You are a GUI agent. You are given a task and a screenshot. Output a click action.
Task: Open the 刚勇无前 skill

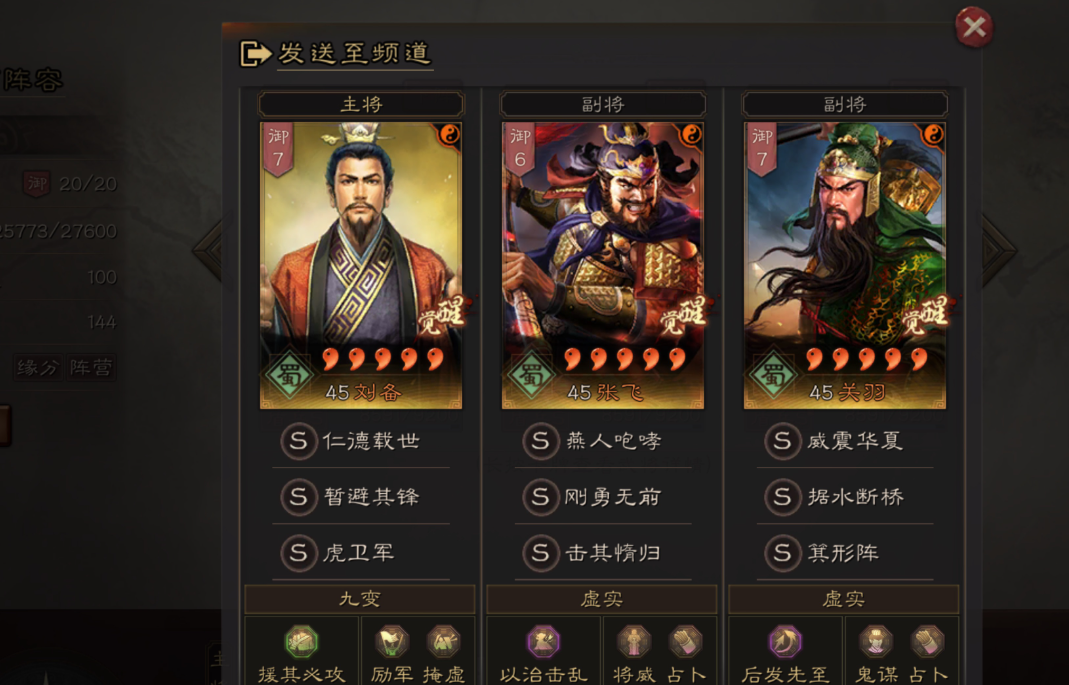[x=603, y=497]
